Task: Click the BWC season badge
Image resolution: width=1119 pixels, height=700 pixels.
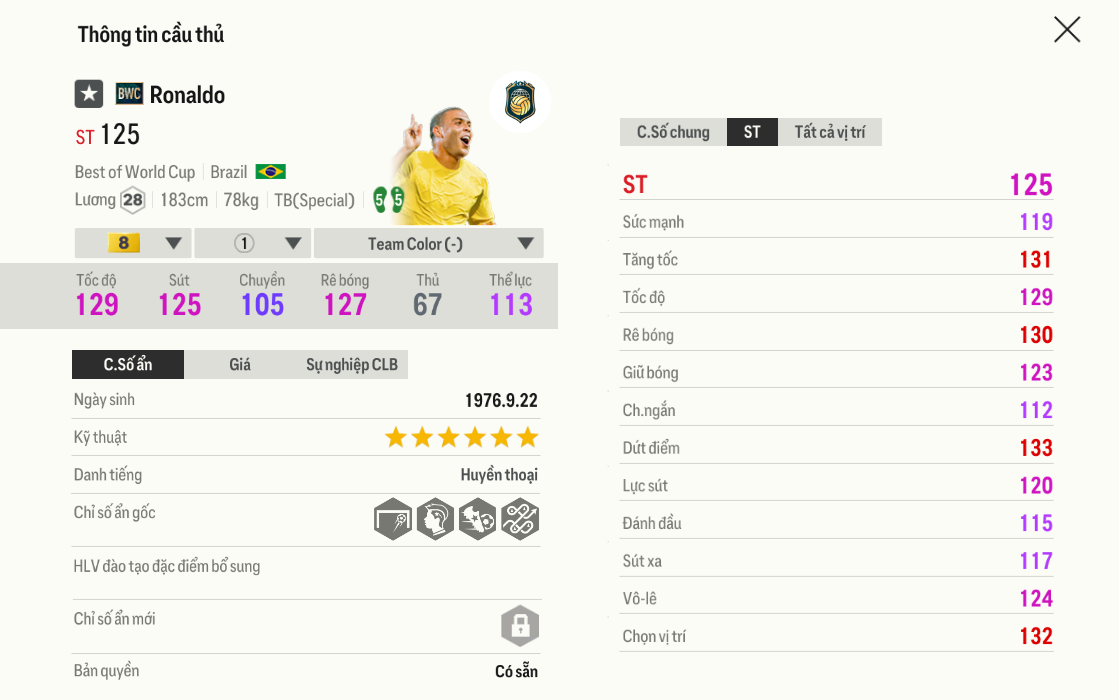Action: pyautogui.click(x=129, y=94)
